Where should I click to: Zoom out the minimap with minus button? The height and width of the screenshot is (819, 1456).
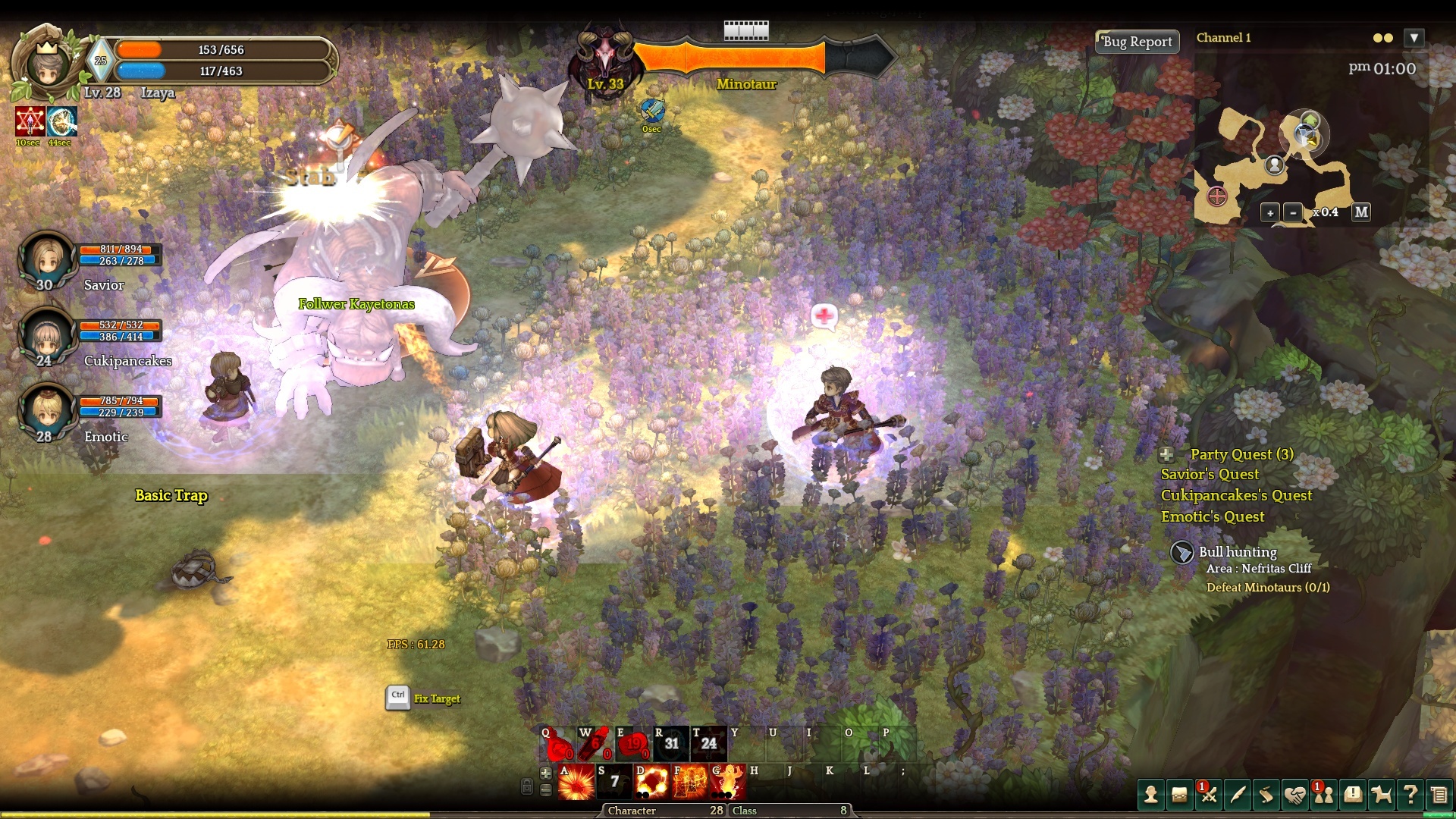click(x=1293, y=213)
